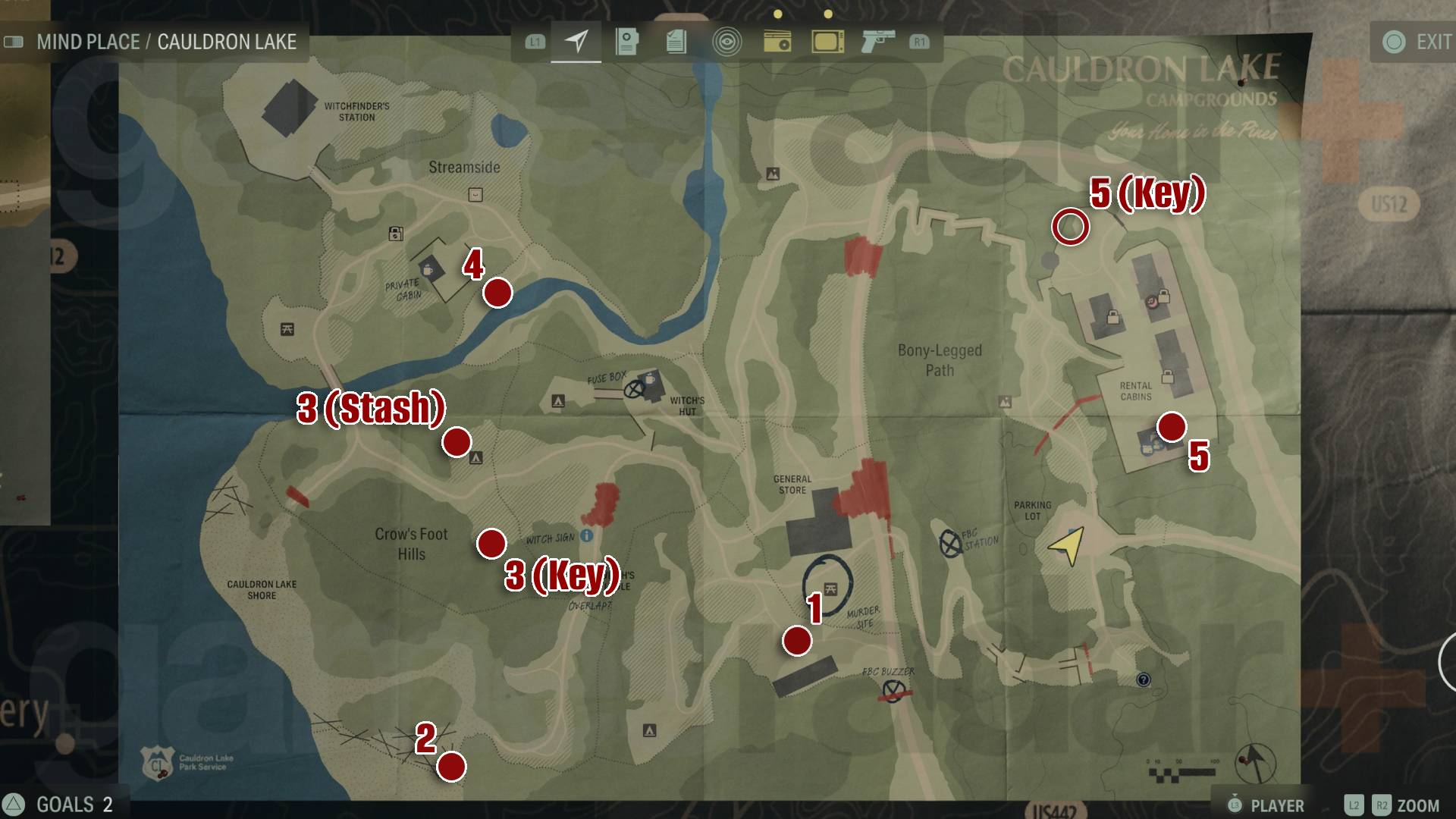Click the yellow player arrow marker
The height and width of the screenshot is (819, 1456).
coord(1068,545)
